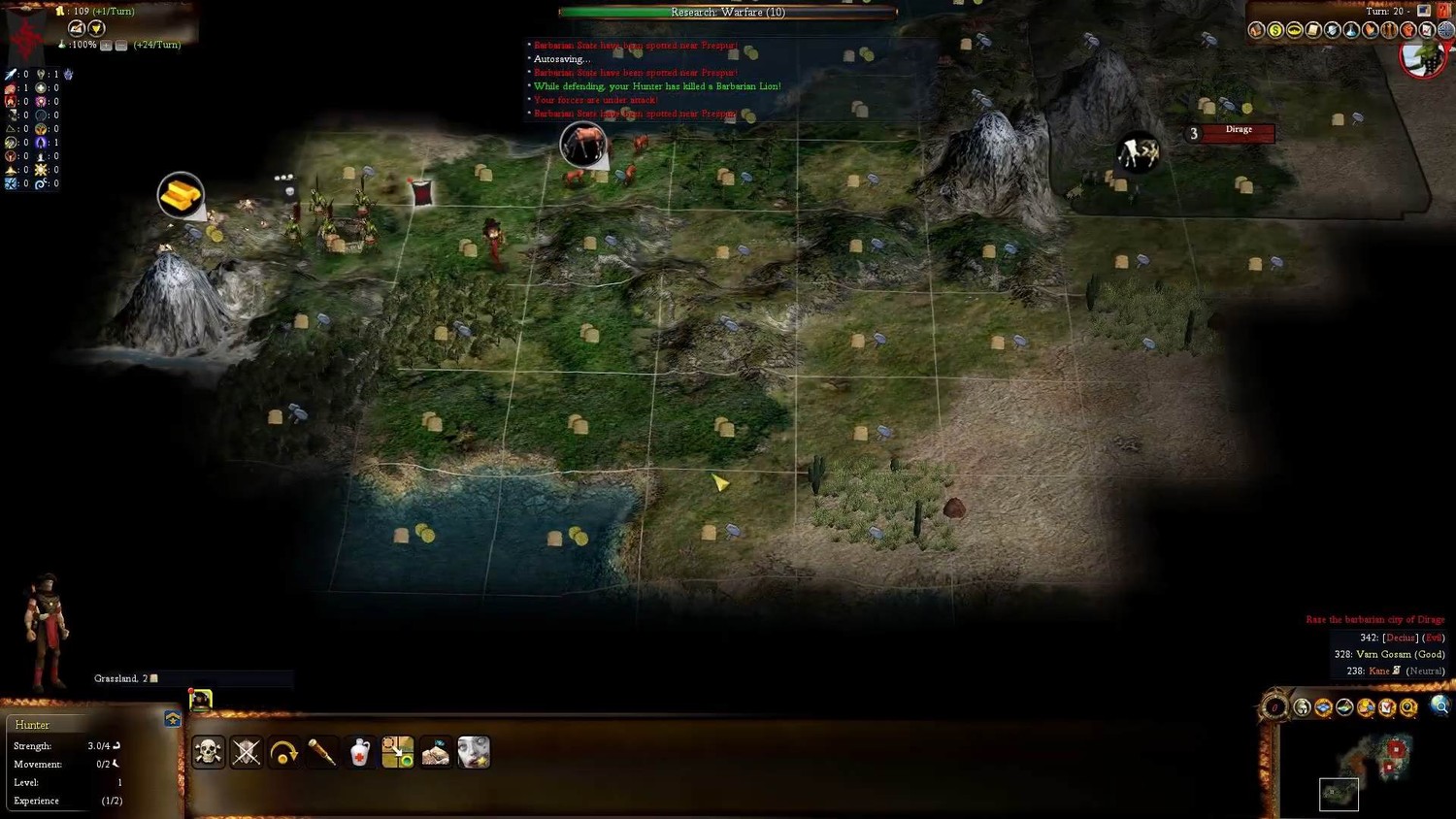Choose the yellow curved-arrow skip turn action

(x=283, y=752)
